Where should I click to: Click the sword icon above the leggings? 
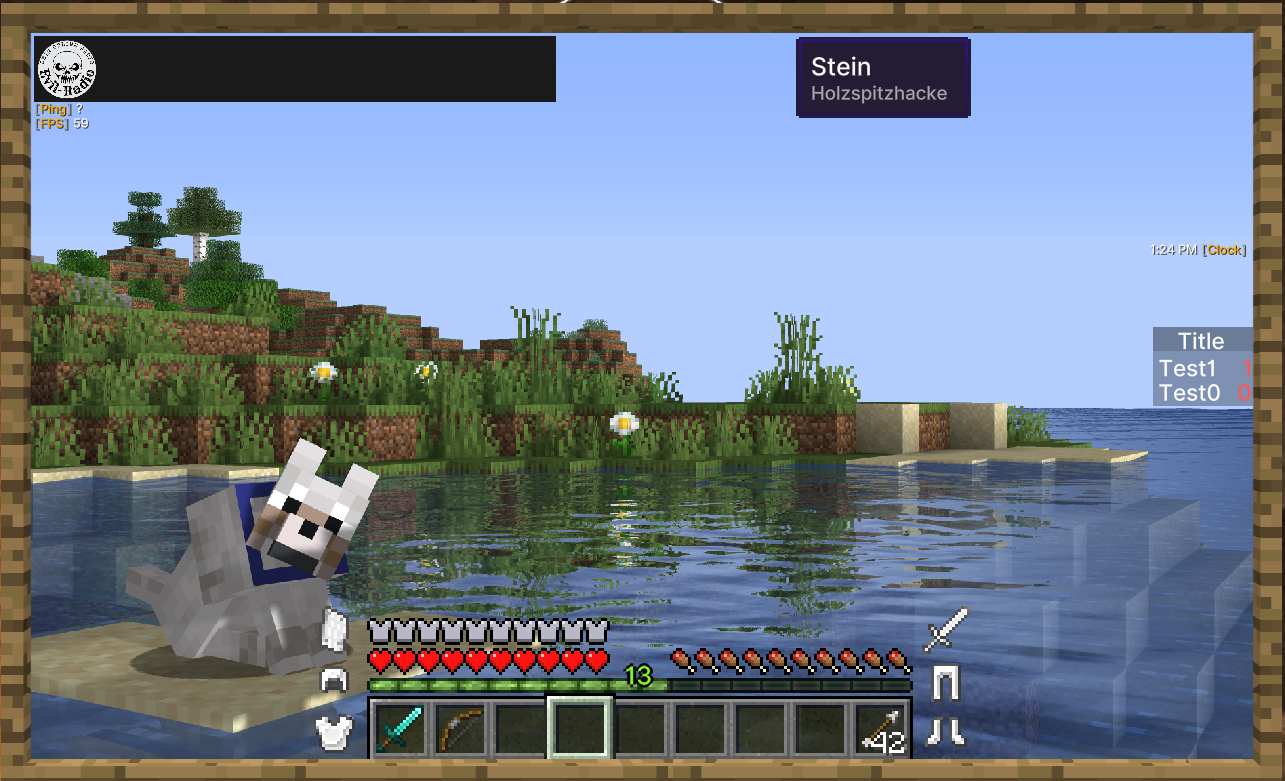[946, 630]
